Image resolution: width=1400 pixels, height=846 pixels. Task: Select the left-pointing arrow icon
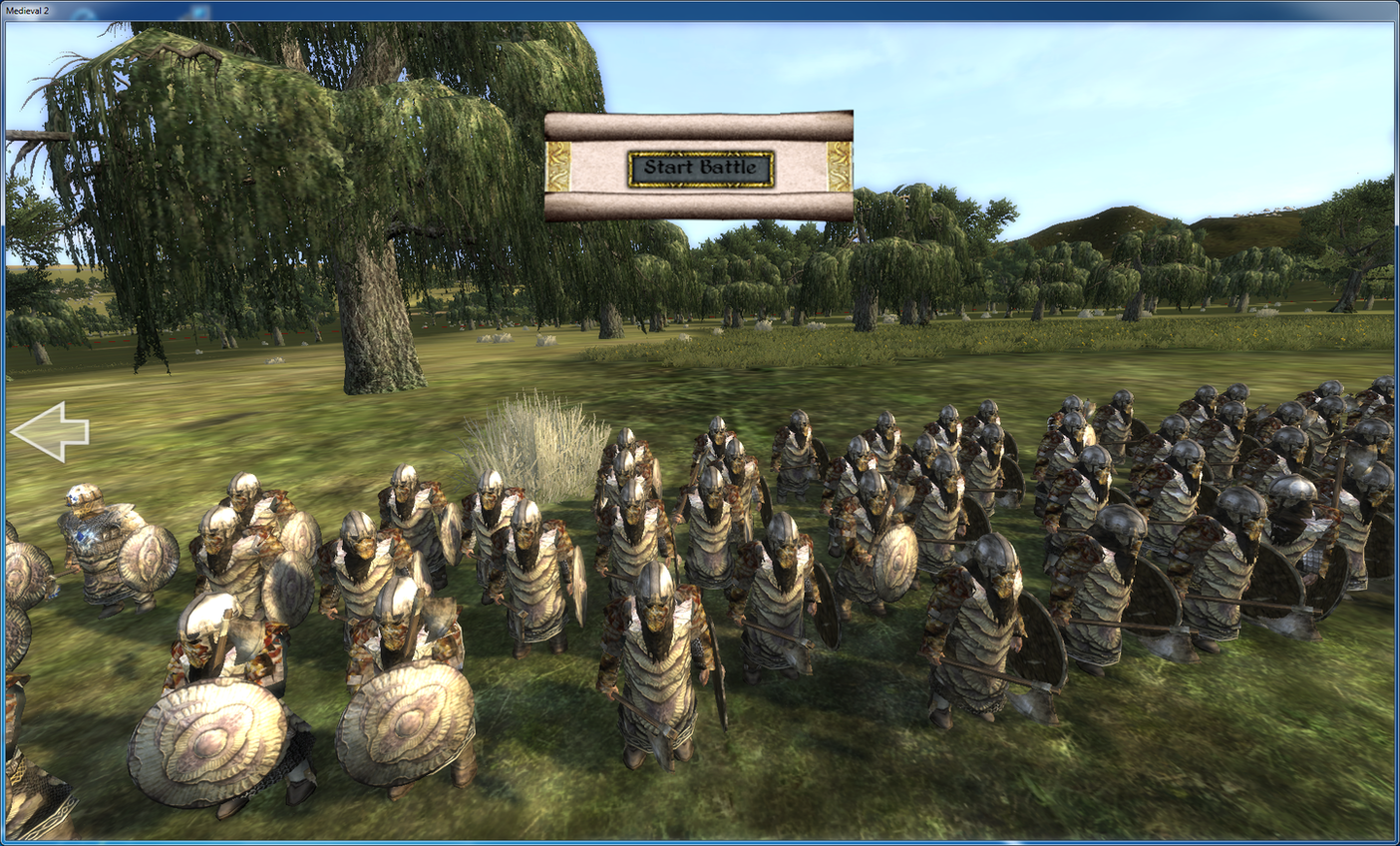tap(50, 432)
